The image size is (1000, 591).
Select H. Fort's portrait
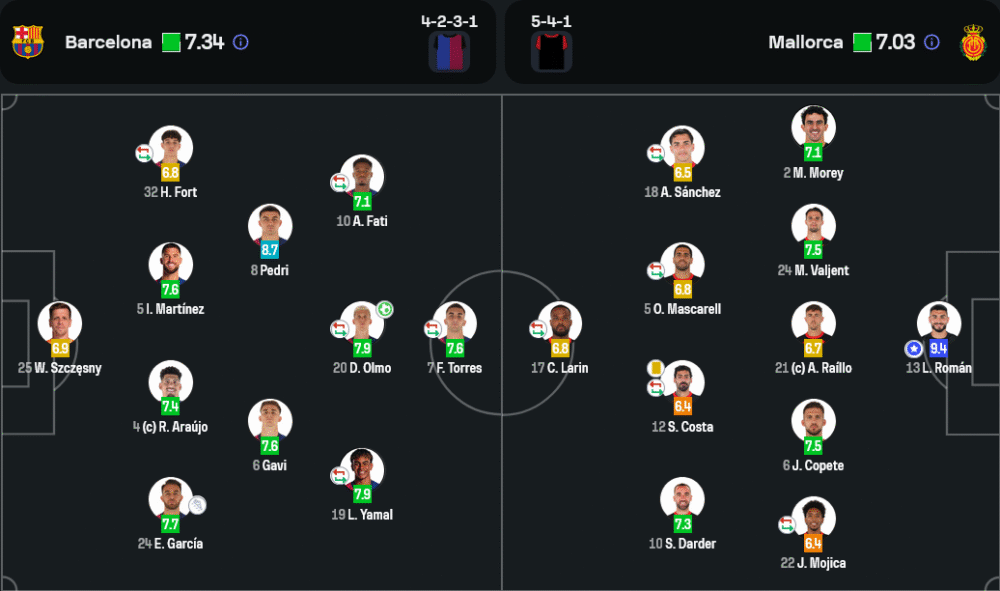(x=171, y=149)
